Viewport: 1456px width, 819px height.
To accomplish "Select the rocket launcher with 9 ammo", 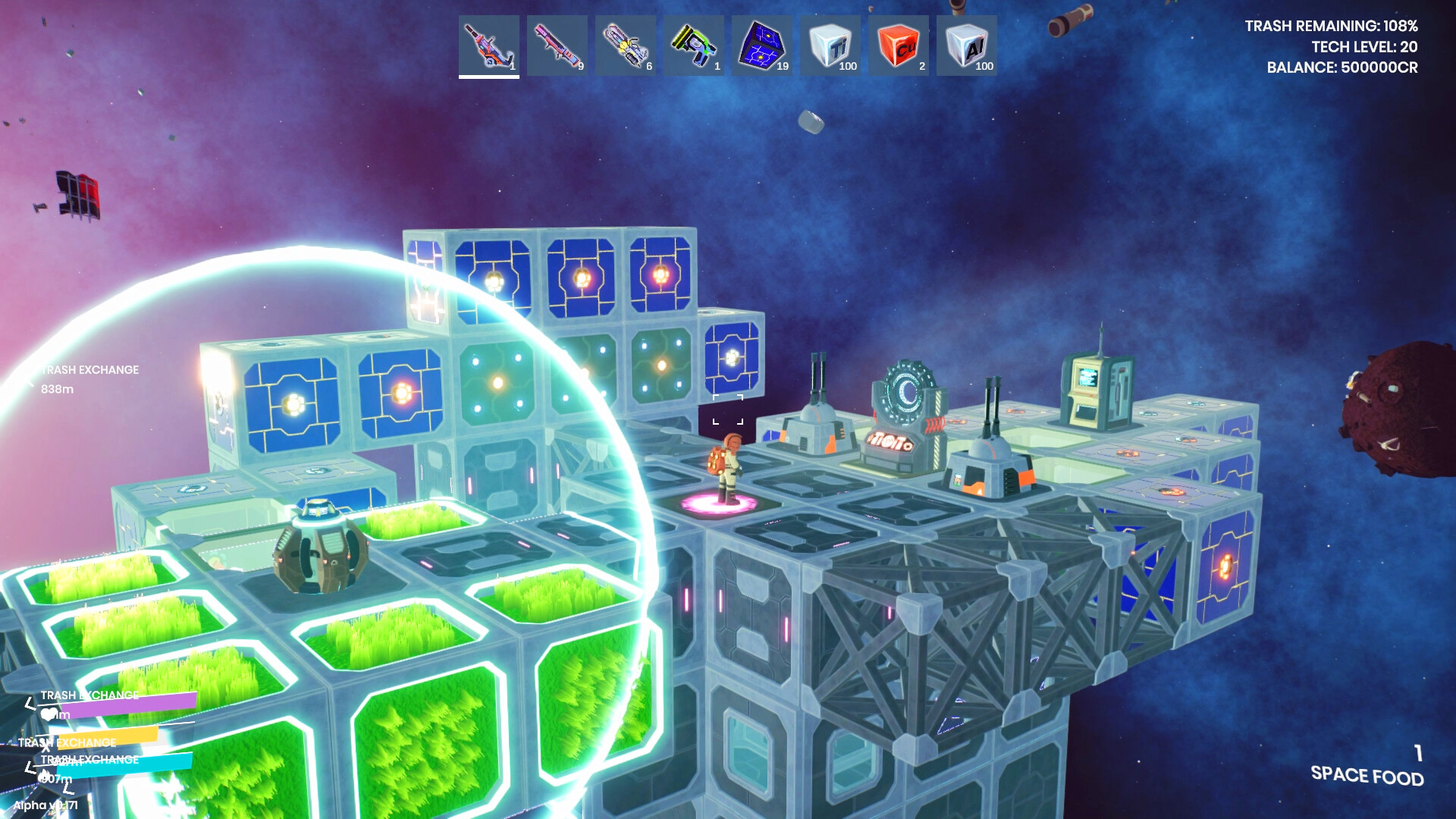I will [x=557, y=45].
